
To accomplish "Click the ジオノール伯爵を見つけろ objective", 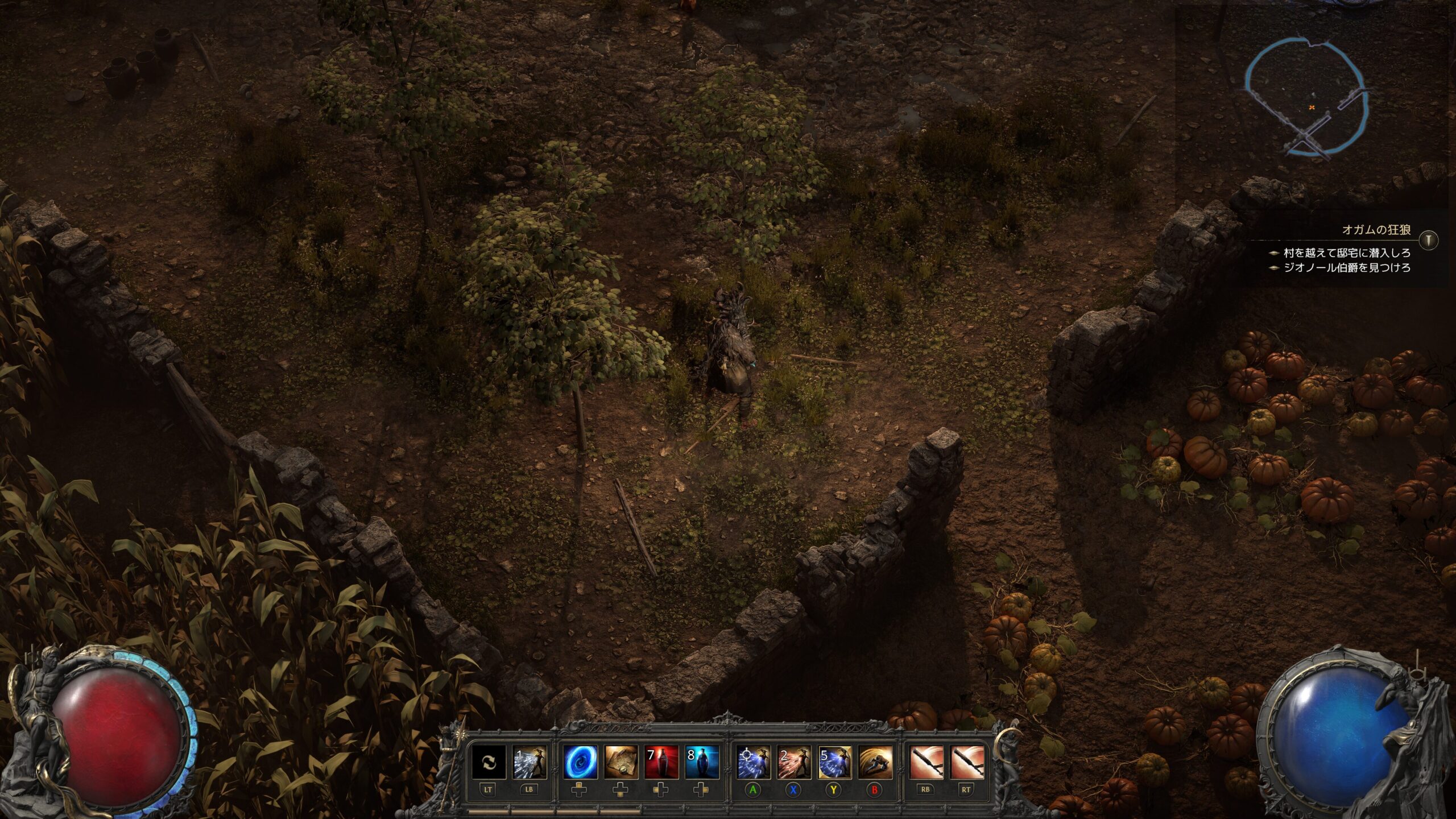I will pyautogui.click(x=1346, y=267).
